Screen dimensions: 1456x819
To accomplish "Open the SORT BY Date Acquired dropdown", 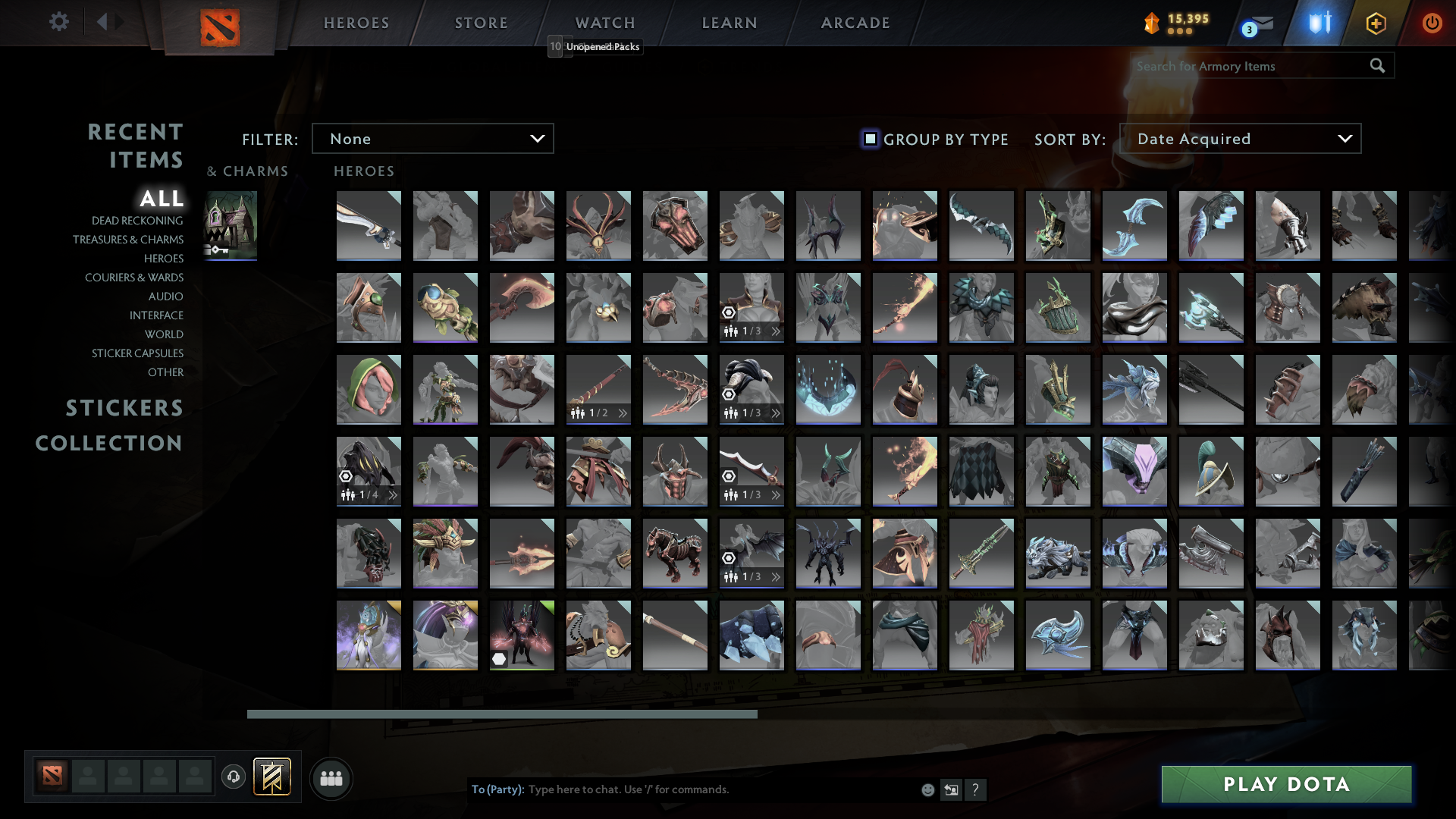I will [1241, 139].
